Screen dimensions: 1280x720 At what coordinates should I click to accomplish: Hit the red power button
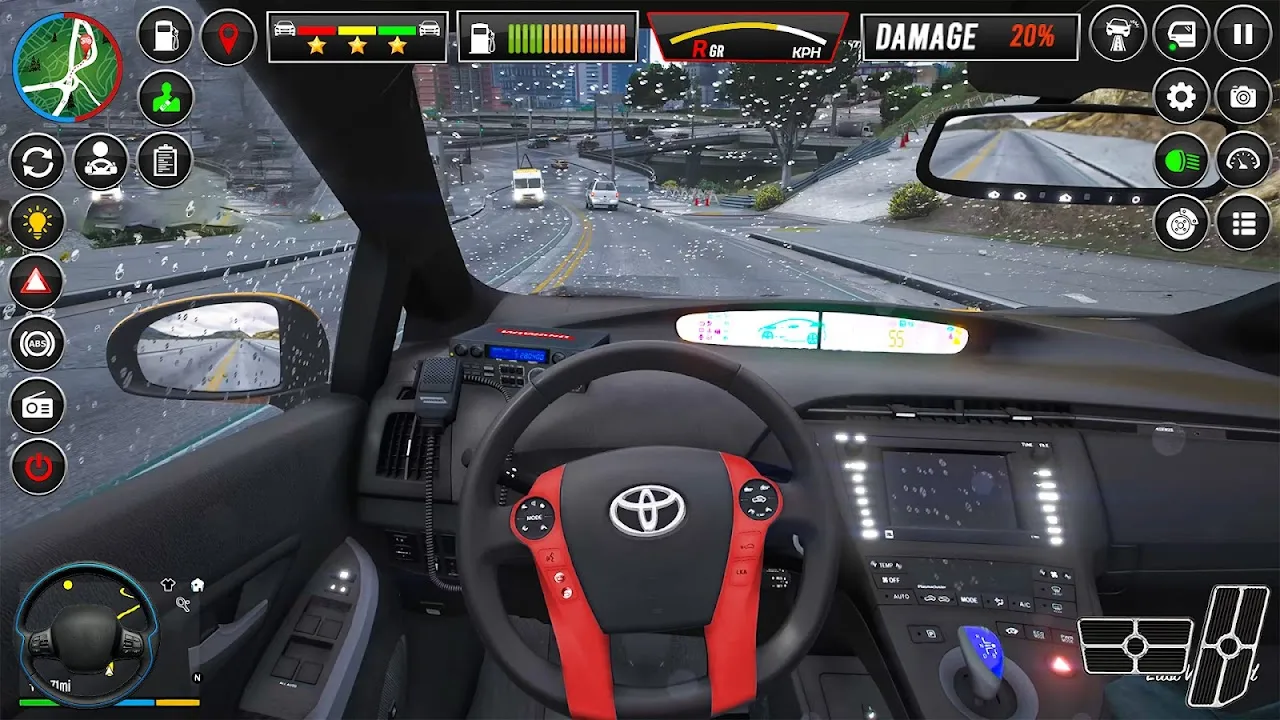tap(37, 467)
